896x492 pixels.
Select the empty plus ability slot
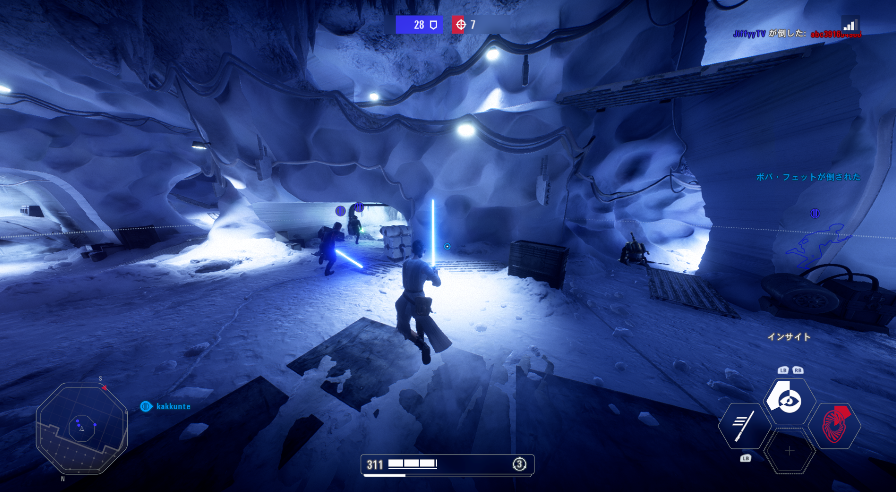click(x=789, y=451)
